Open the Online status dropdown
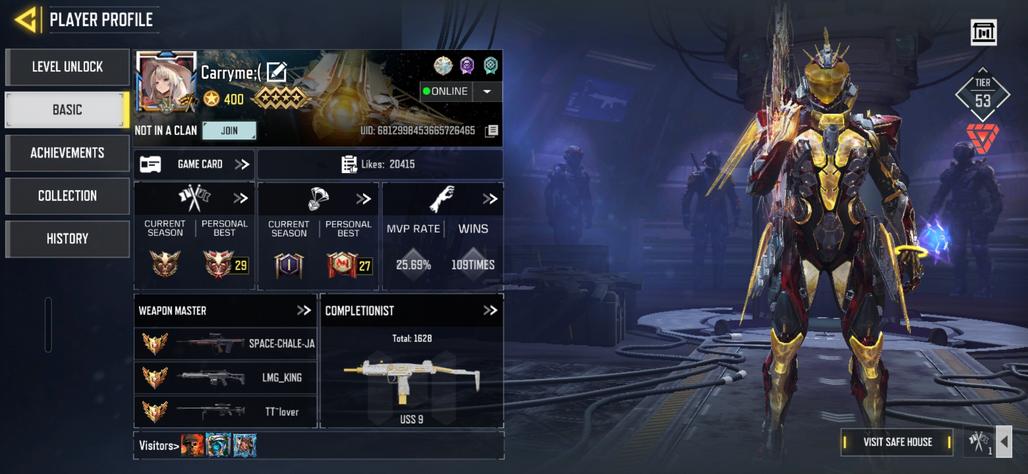This screenshot has height=474, width=1028. 487,91
